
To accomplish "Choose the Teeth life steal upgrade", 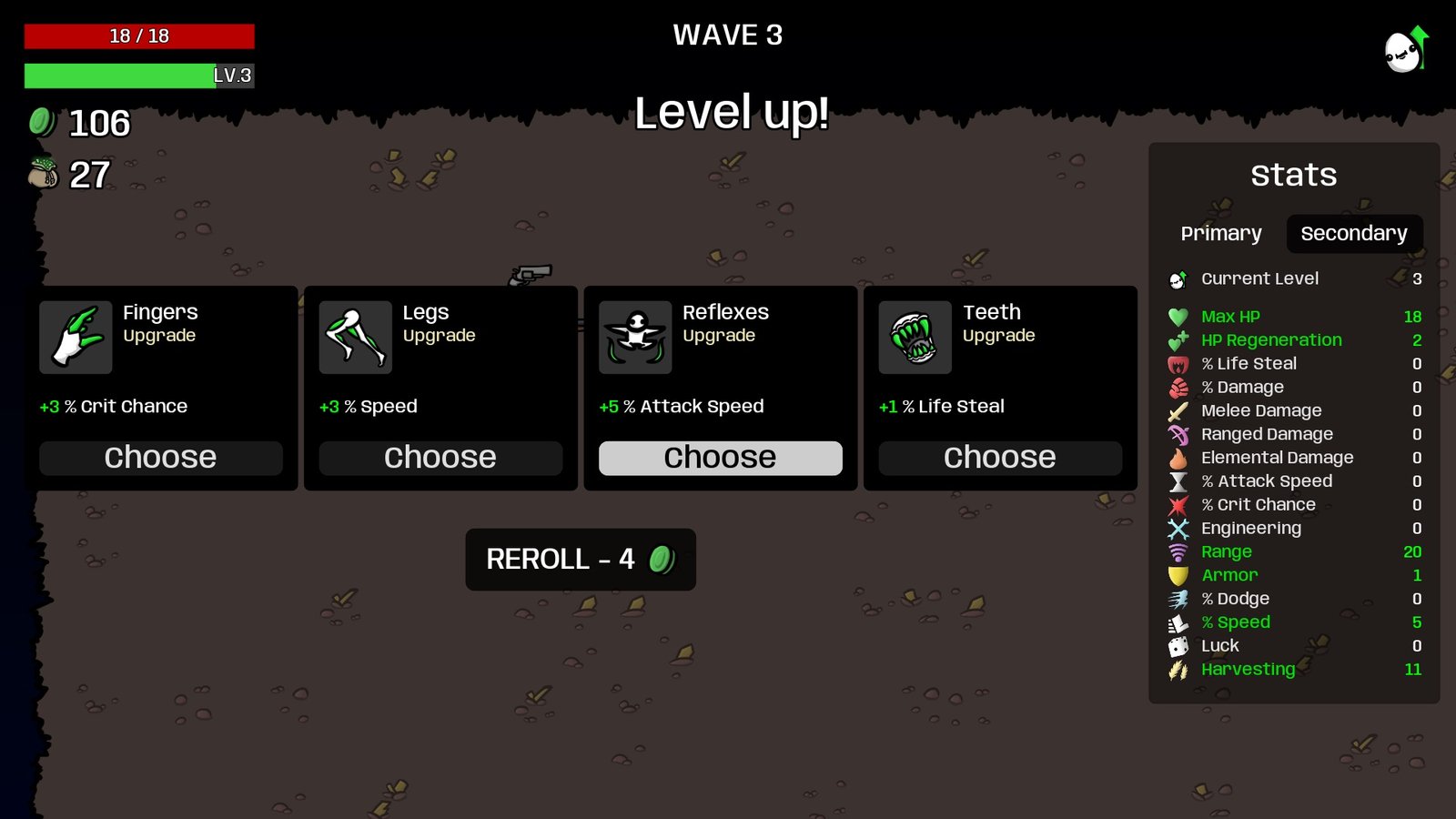I will coord(999,458).
